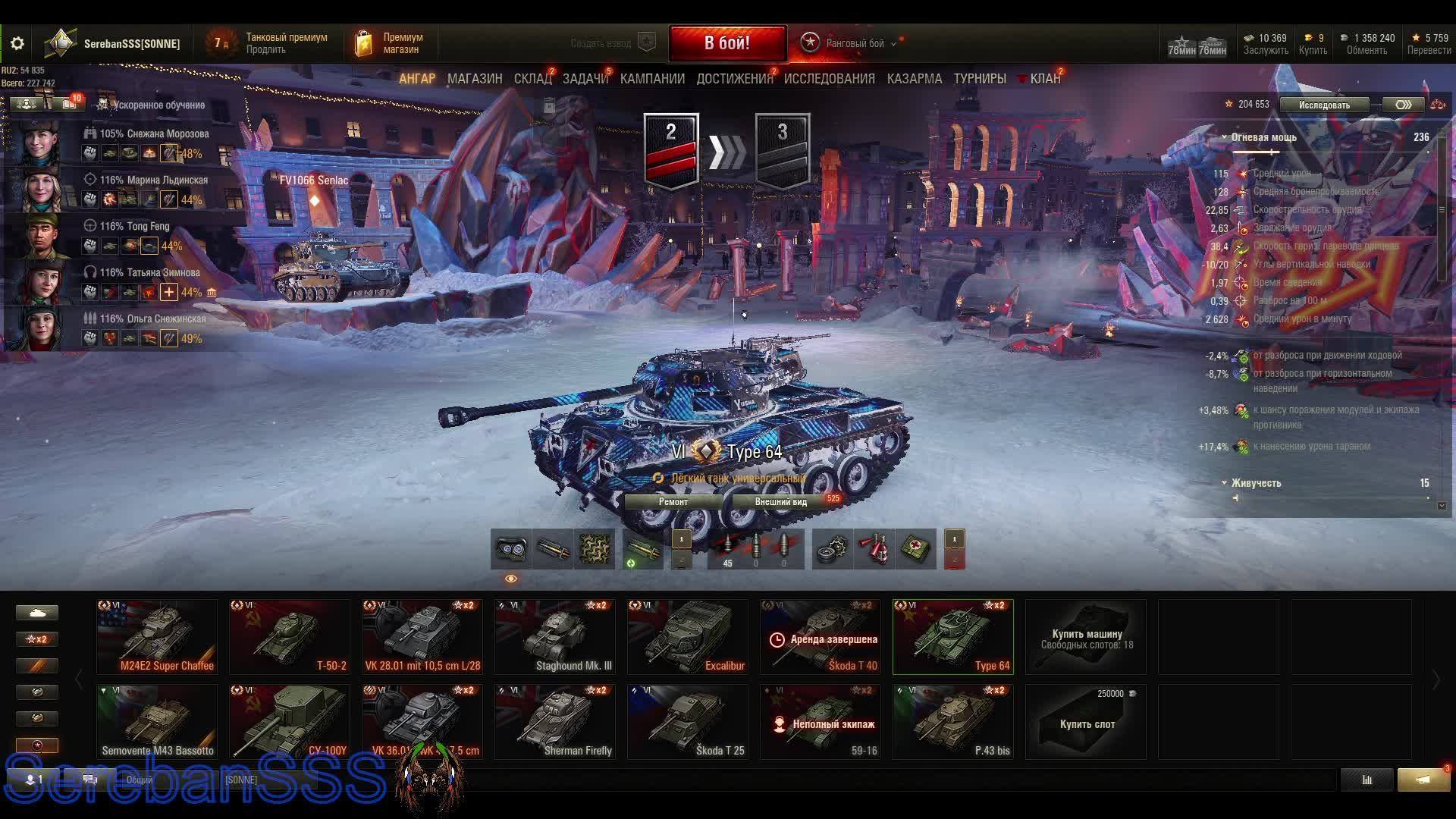Start battle with the В бой! button
This screenshot has height=819, width=1456.
(x=727, y=43)
